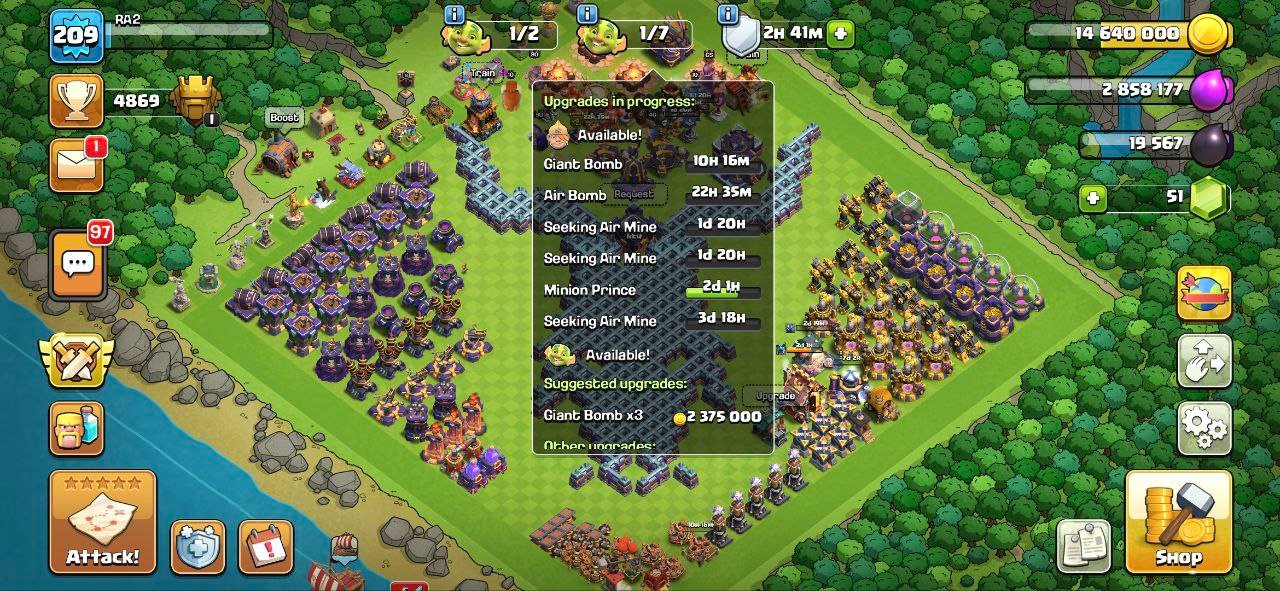Open the blue shield plus icon beside Attack

pyautogui.click(x=197, y=546)
